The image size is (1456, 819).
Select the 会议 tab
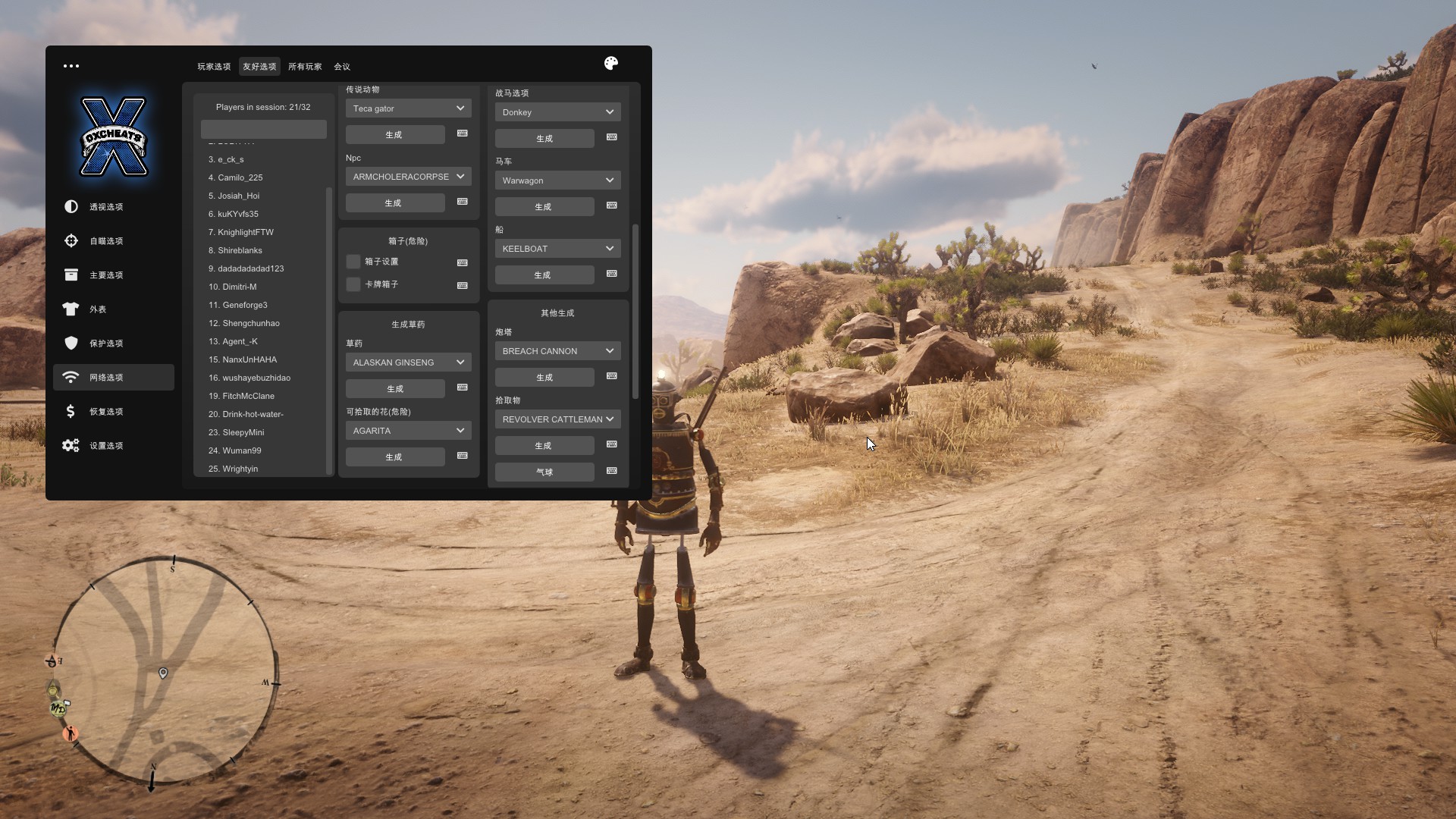[x=342, y=67]
